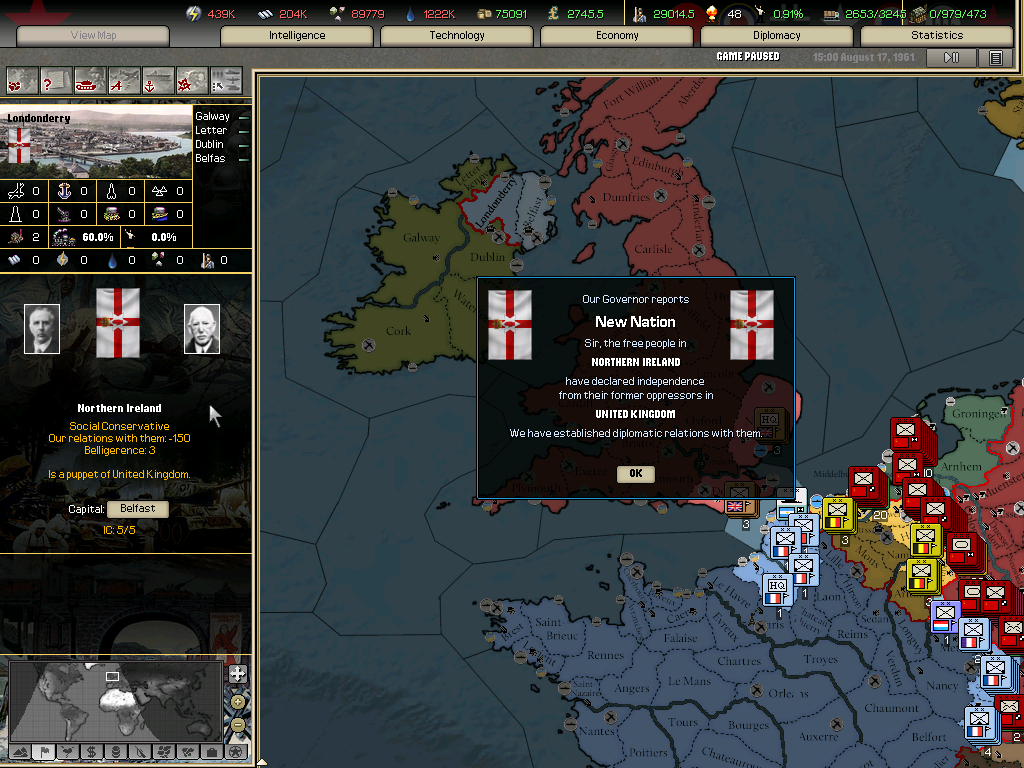Open the Economy tab

pyautogui.click(x=617, y=35)
